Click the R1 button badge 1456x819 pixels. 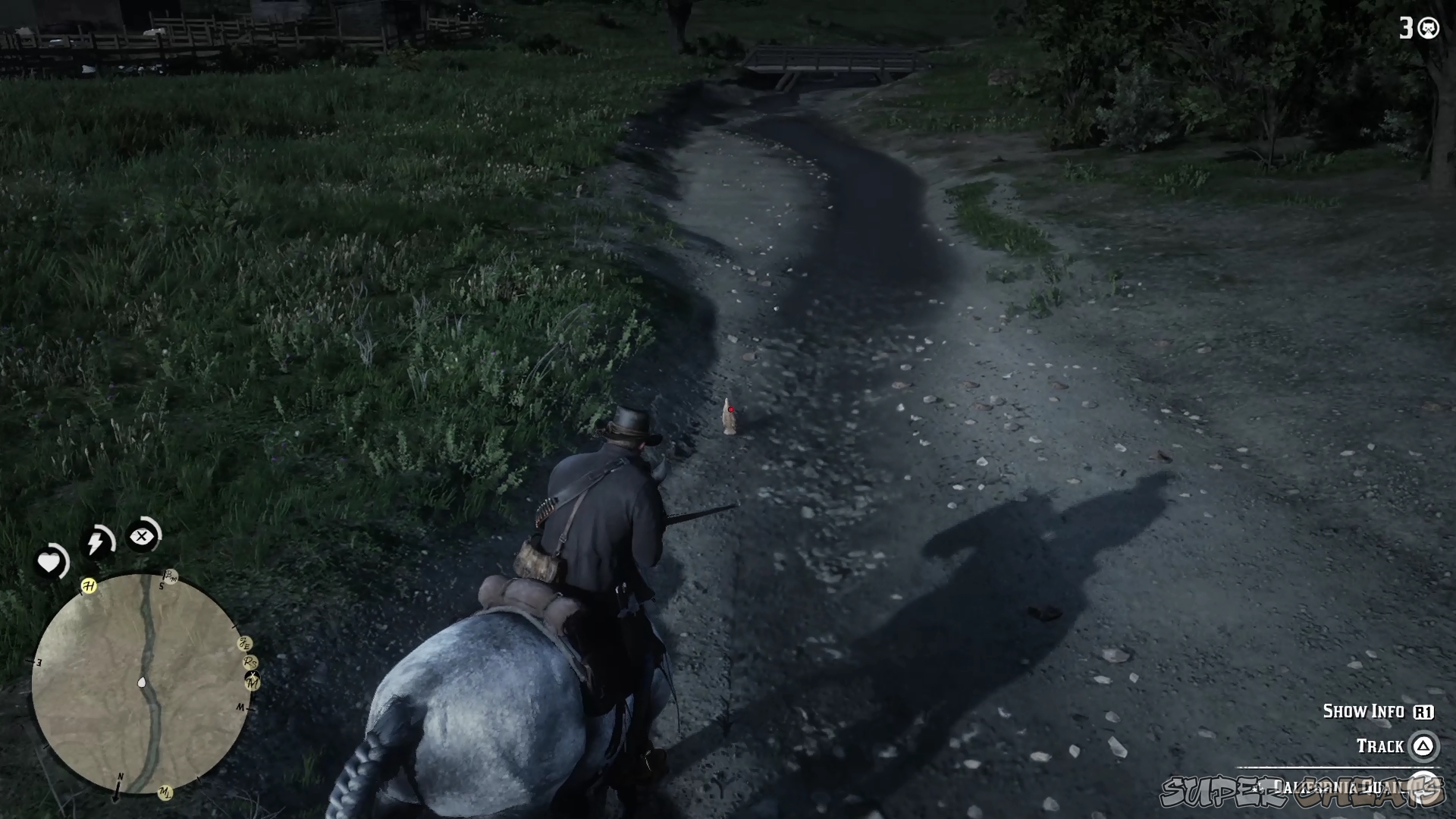[x=1423, y=712]
